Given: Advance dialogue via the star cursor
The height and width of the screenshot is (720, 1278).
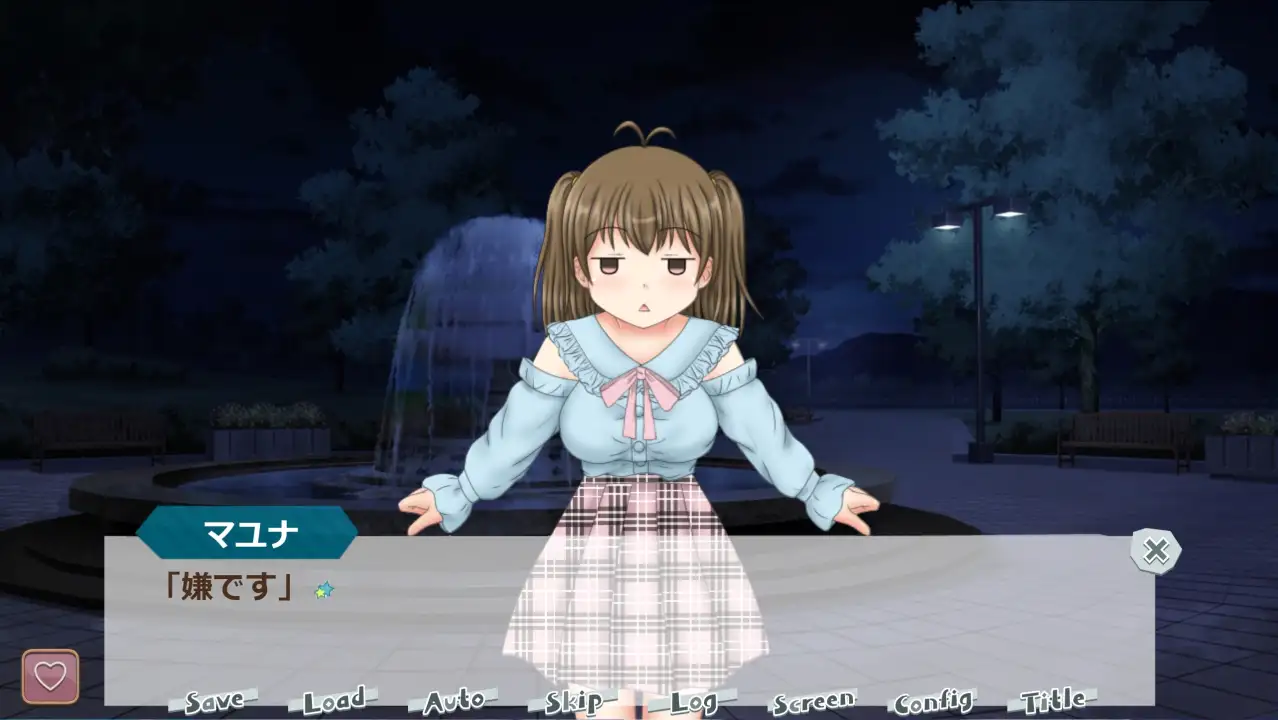Looking at the screenshot, I should click(x=323, y=590).
